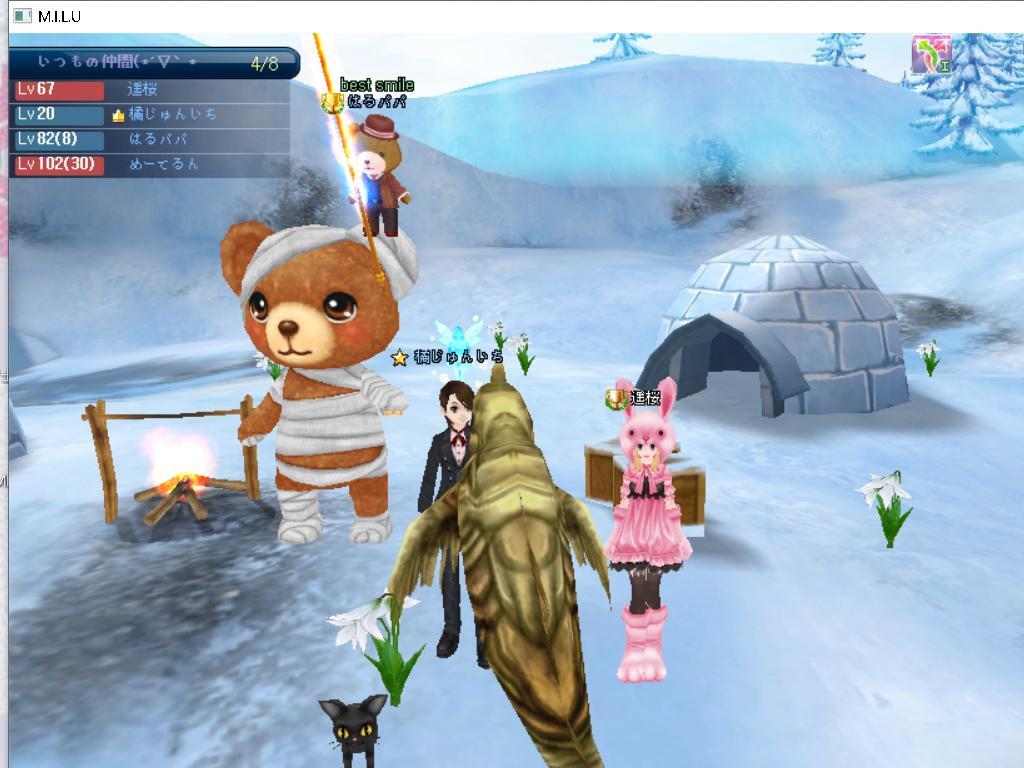Screen dimensions: 1024x768
Task: Select the Lv102(30) めーてるん party row
Action: (150, 164)
